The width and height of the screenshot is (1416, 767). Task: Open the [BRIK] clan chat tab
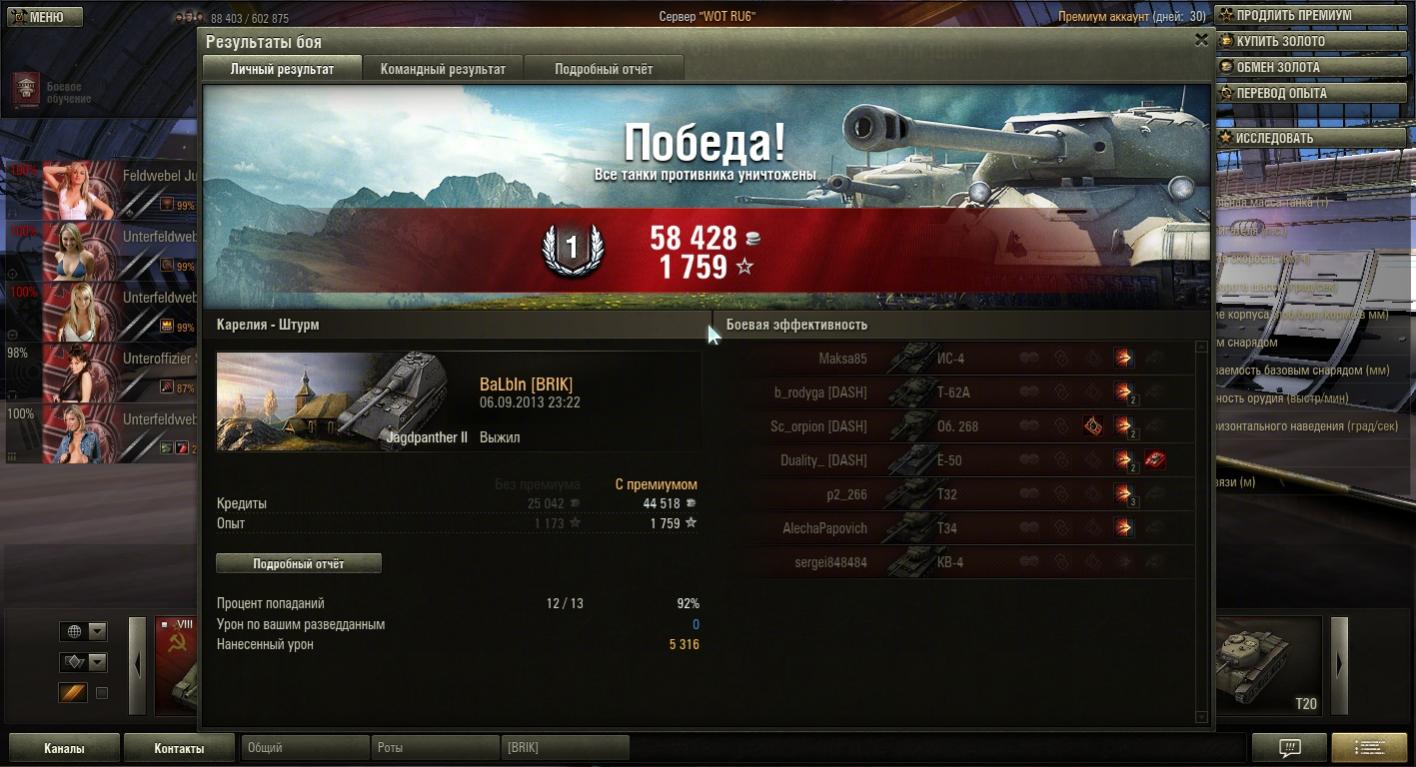(565, 748)
